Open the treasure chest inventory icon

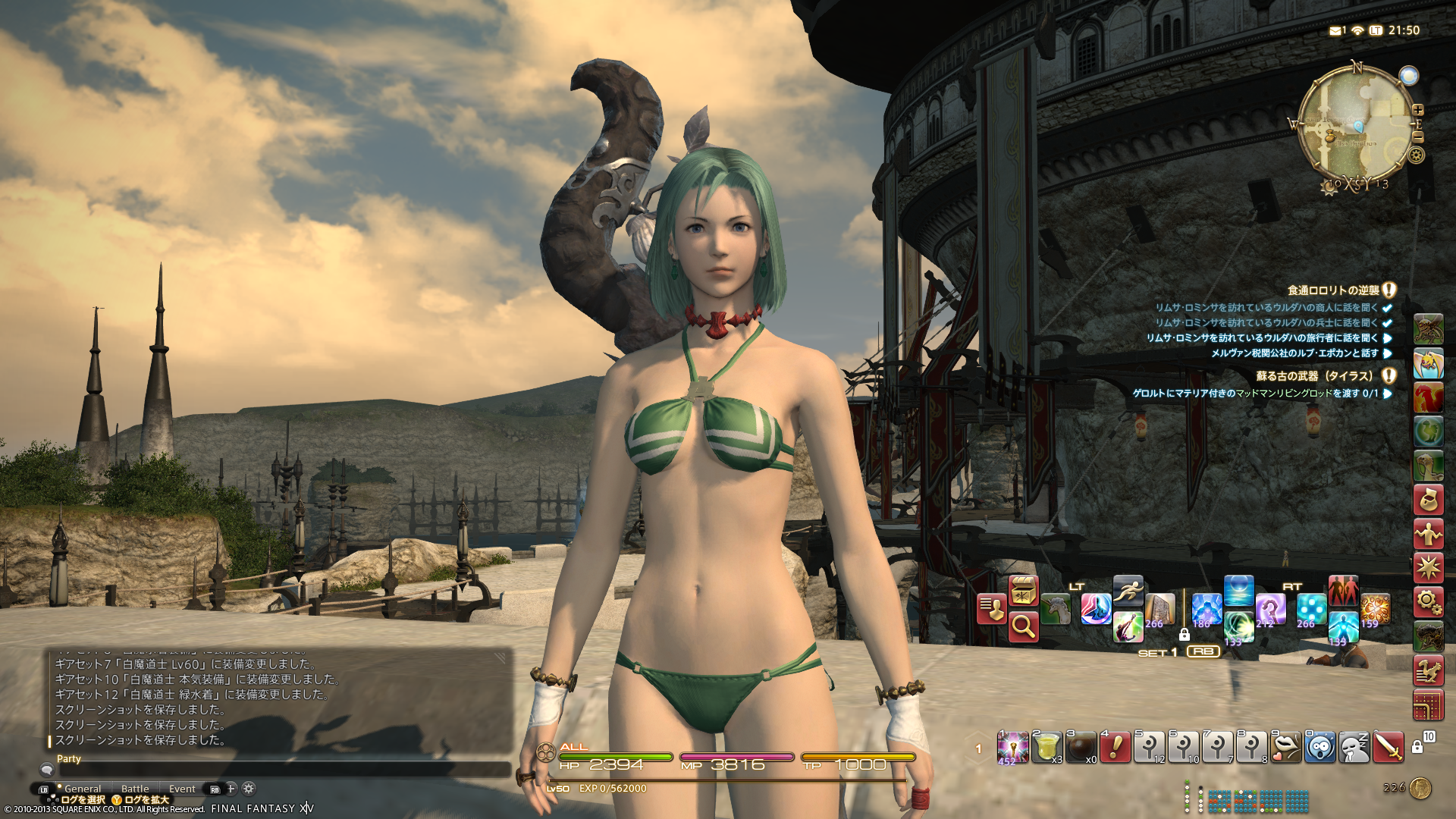tap(1023, 591)
